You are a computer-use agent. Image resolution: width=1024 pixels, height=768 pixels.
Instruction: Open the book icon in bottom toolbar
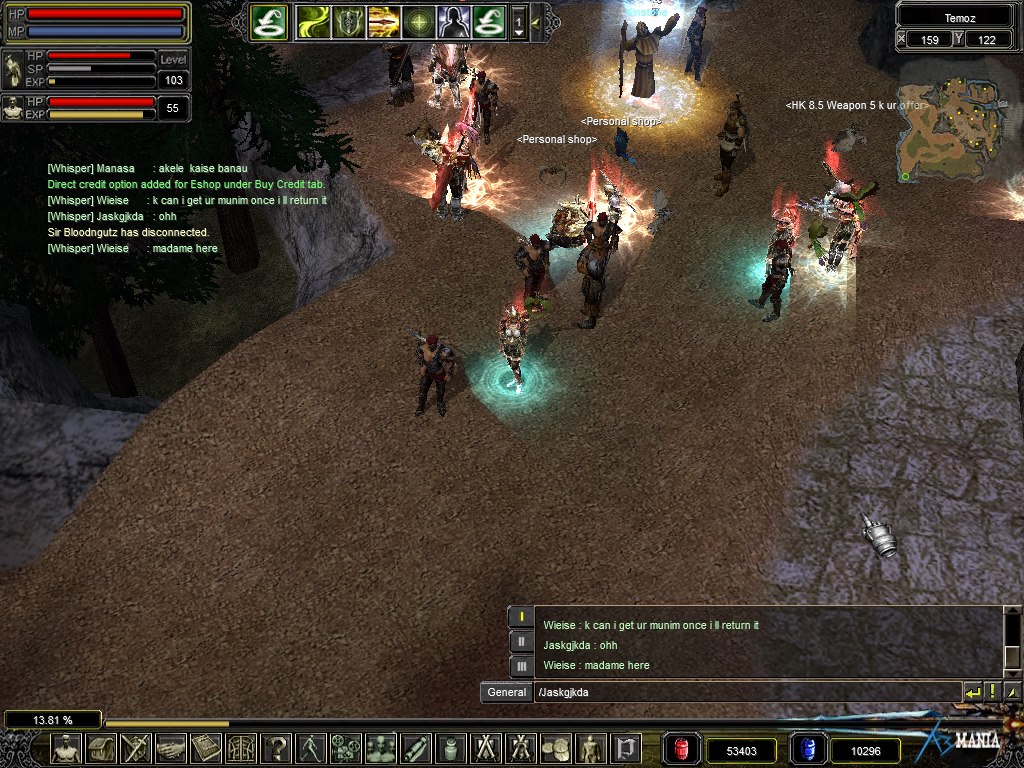click(206, 748)
